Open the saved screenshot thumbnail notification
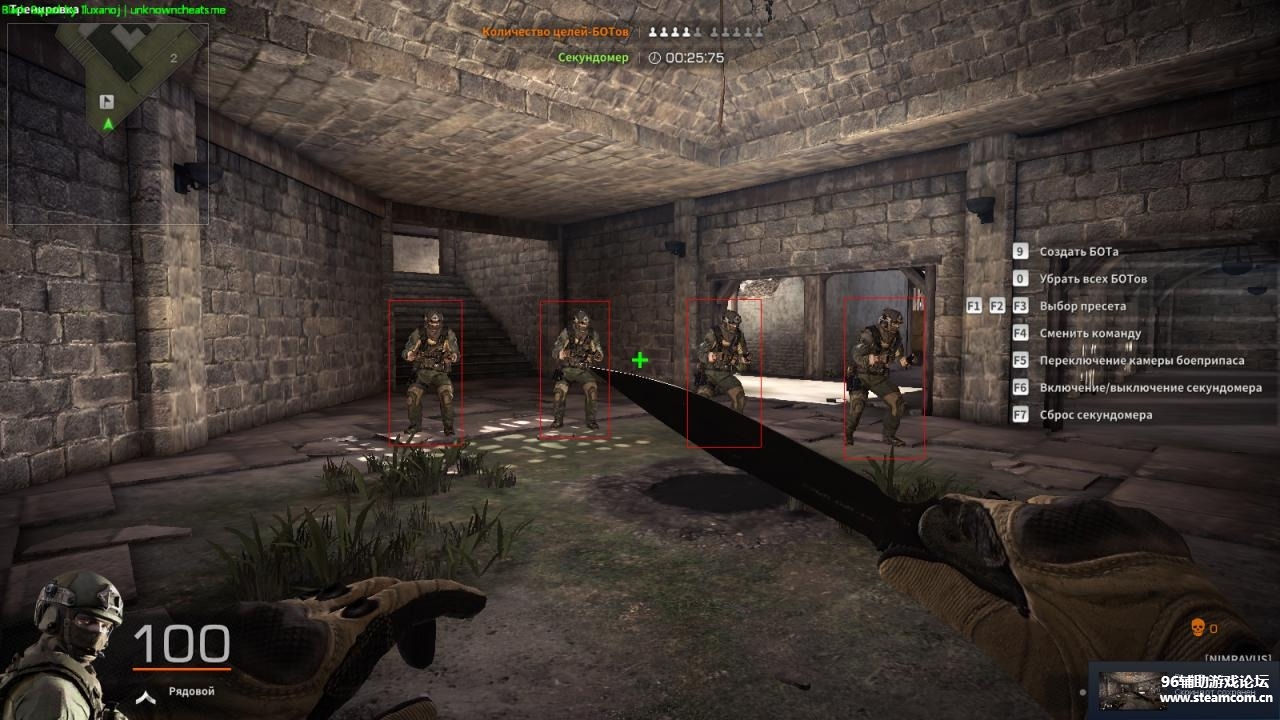This screenshot has width=1280, height=720. 1135,688
